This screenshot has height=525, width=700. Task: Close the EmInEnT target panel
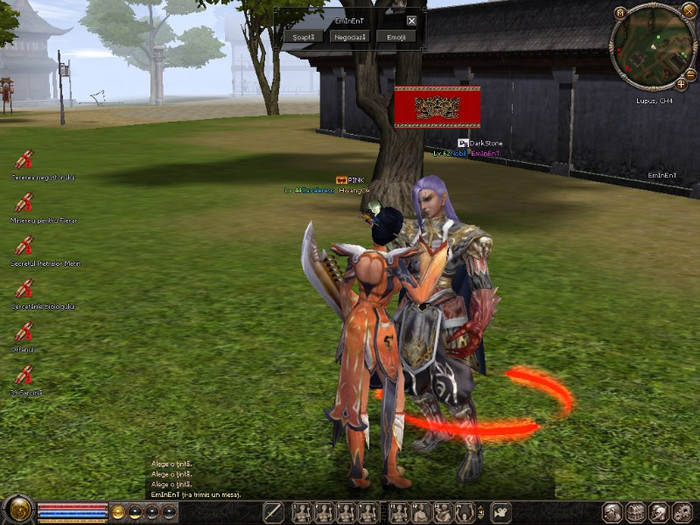click(411, 20)
